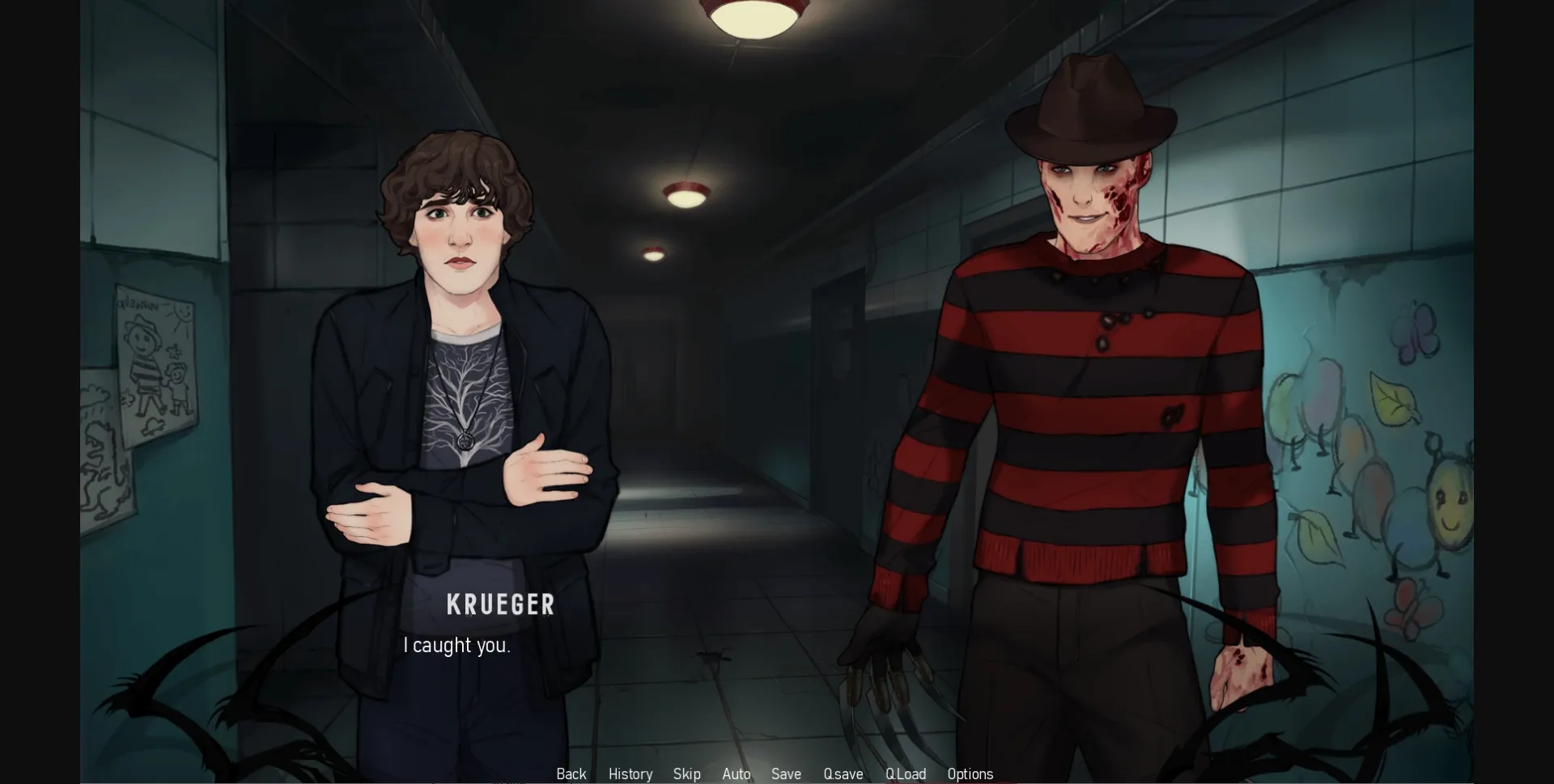Open the History of past dialogue

(630, 774)
